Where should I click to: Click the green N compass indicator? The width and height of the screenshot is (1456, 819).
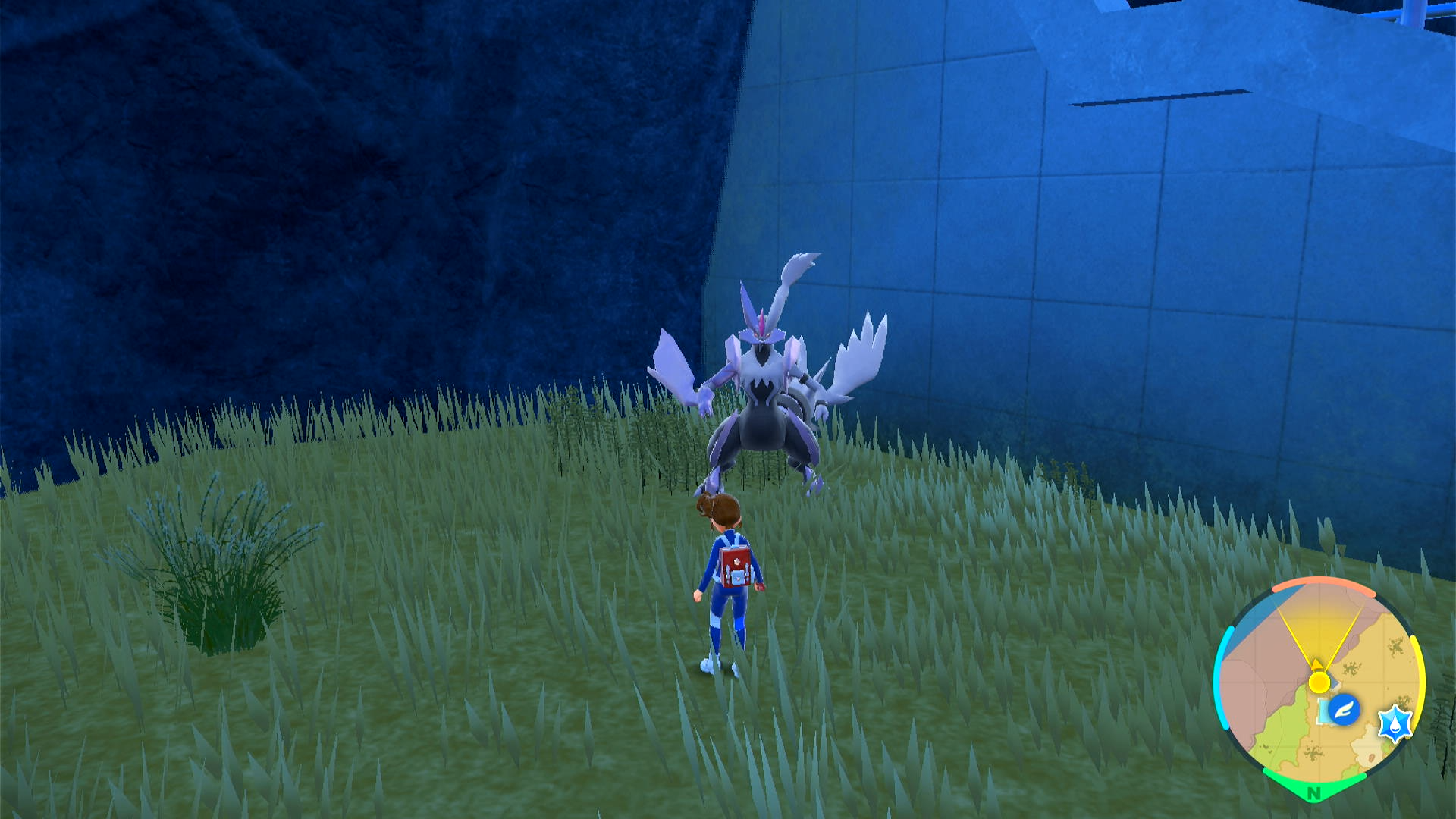[x=1313, y=793]
